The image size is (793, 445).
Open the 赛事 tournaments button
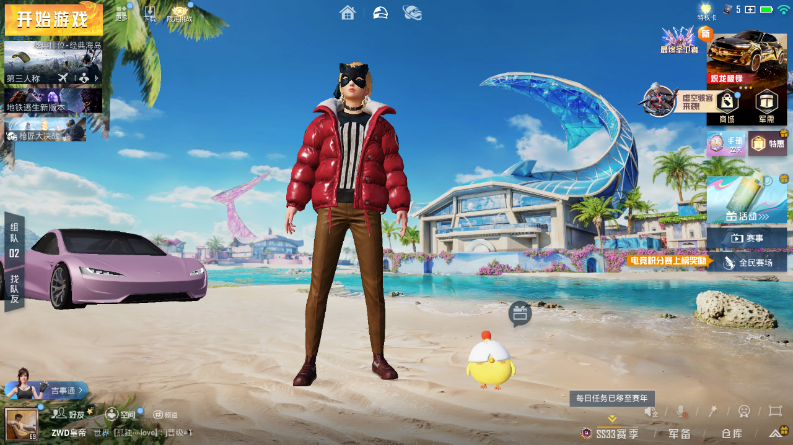(746, 238)
